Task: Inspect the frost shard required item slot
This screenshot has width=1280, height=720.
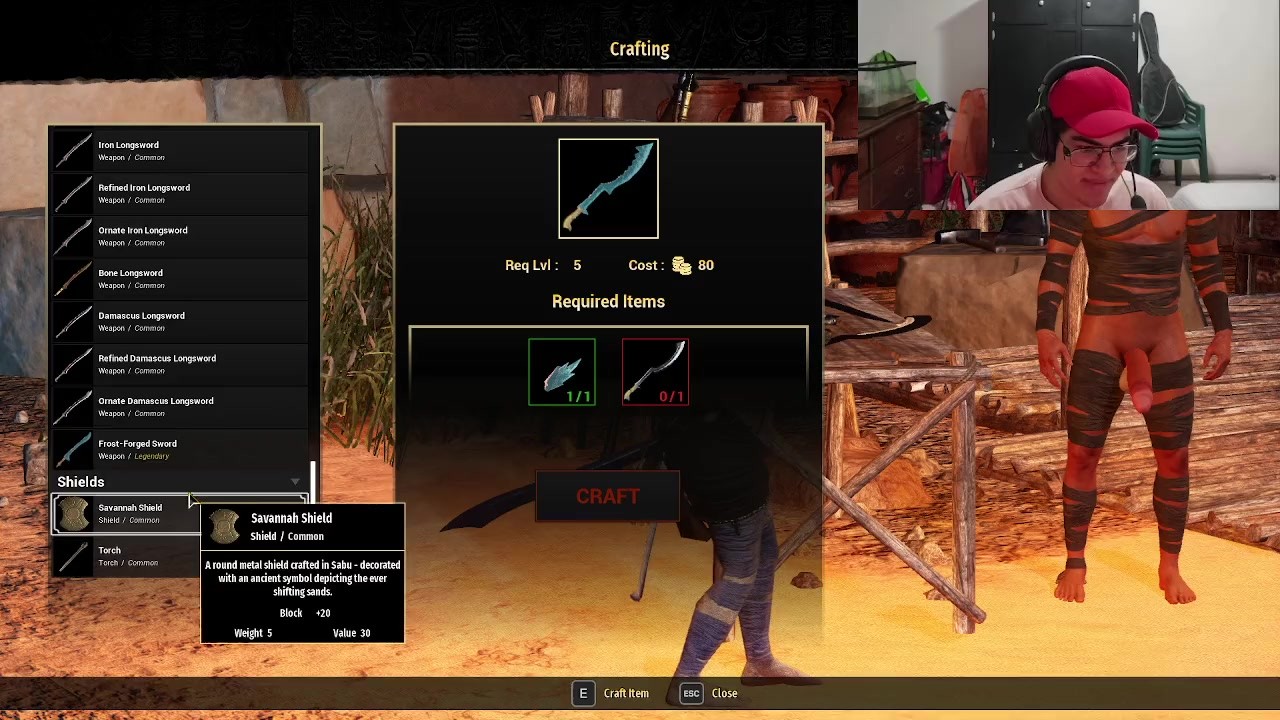Action: 562,372
